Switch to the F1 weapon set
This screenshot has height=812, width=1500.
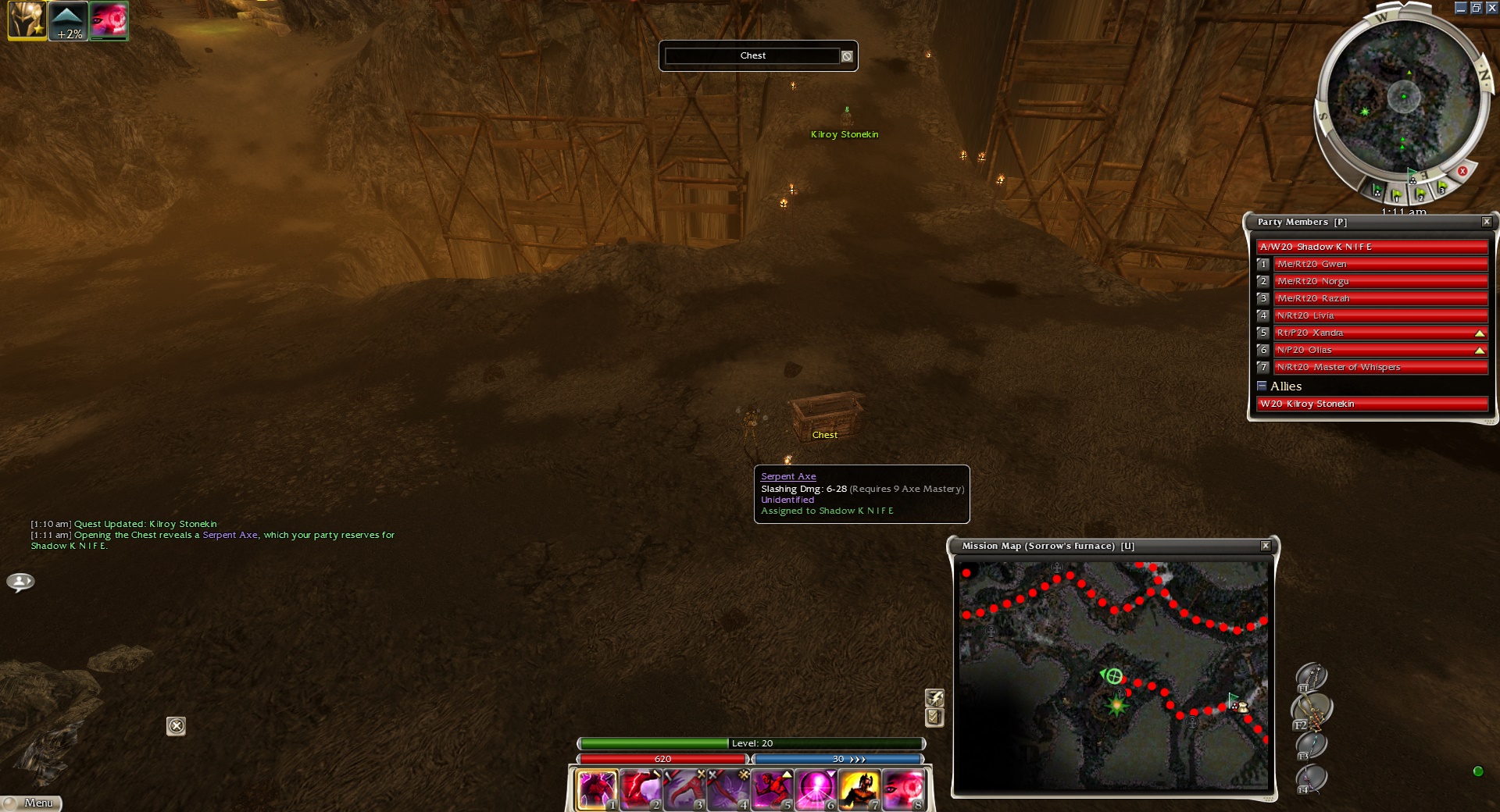[1311, 677]
